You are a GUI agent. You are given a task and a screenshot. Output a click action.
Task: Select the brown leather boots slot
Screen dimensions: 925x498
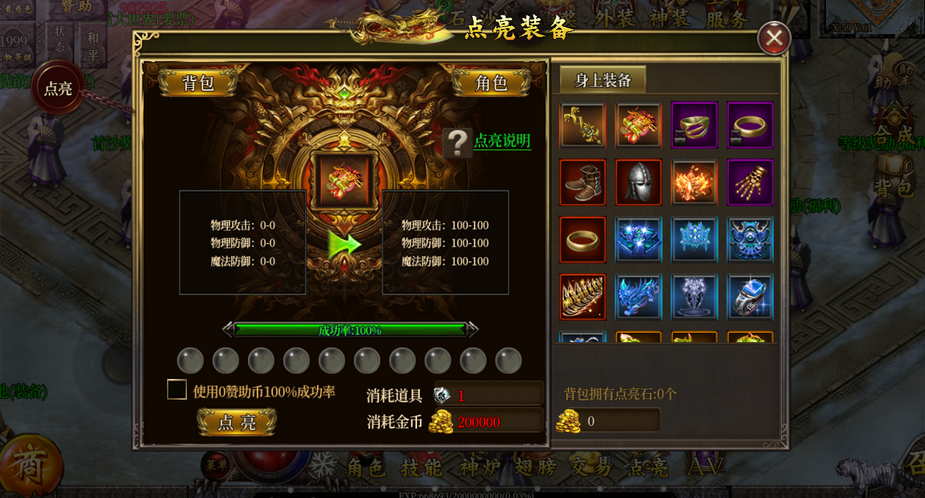coord(582,182)
